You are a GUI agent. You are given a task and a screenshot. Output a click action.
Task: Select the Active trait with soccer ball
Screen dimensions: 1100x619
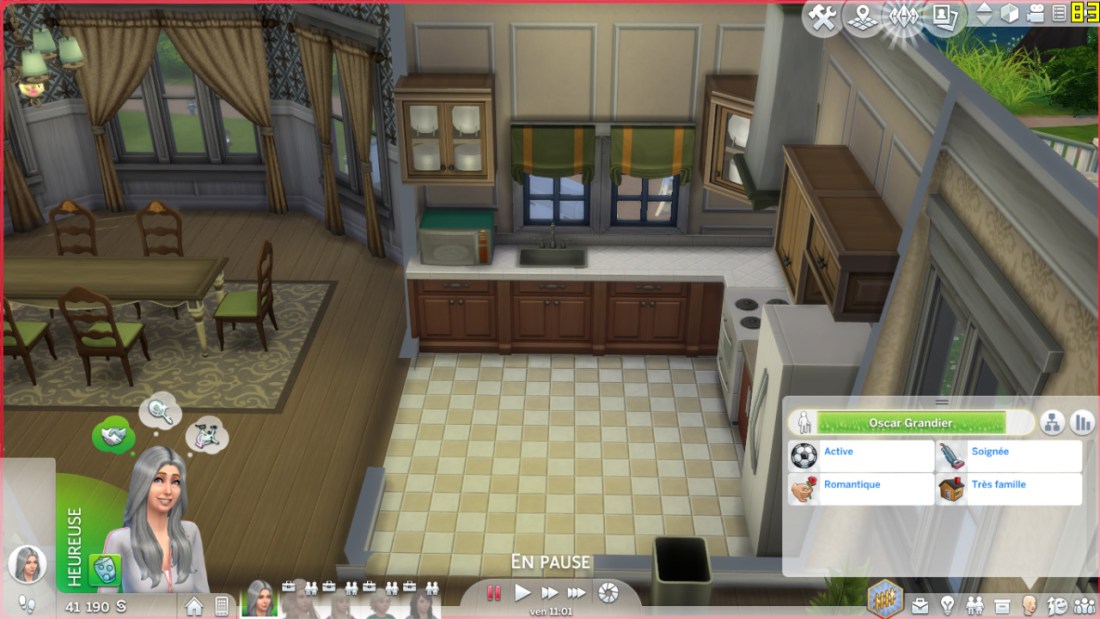[x=861, y=456]
